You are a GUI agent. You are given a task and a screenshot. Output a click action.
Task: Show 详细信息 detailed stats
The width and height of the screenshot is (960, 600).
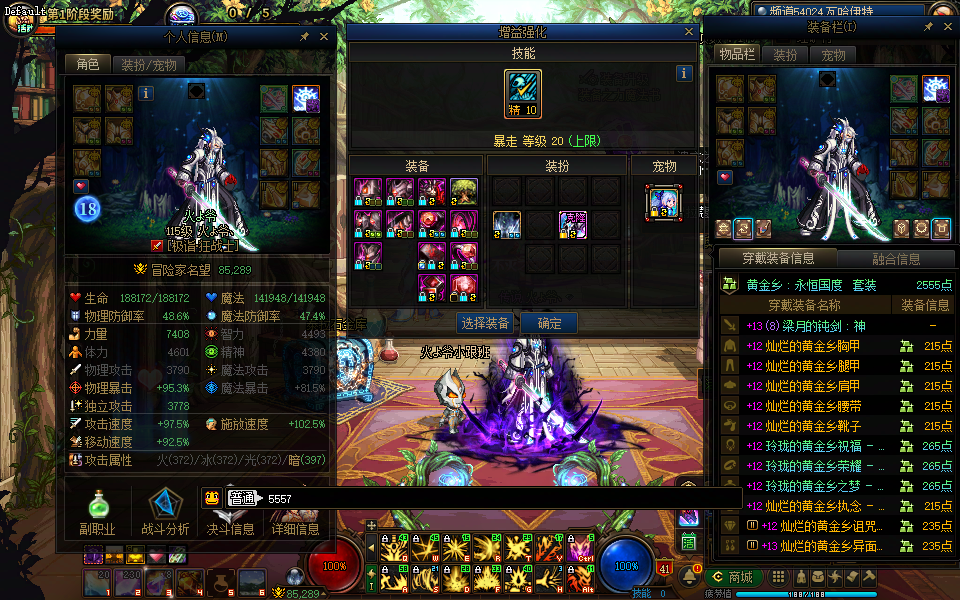tap(296, 529)
